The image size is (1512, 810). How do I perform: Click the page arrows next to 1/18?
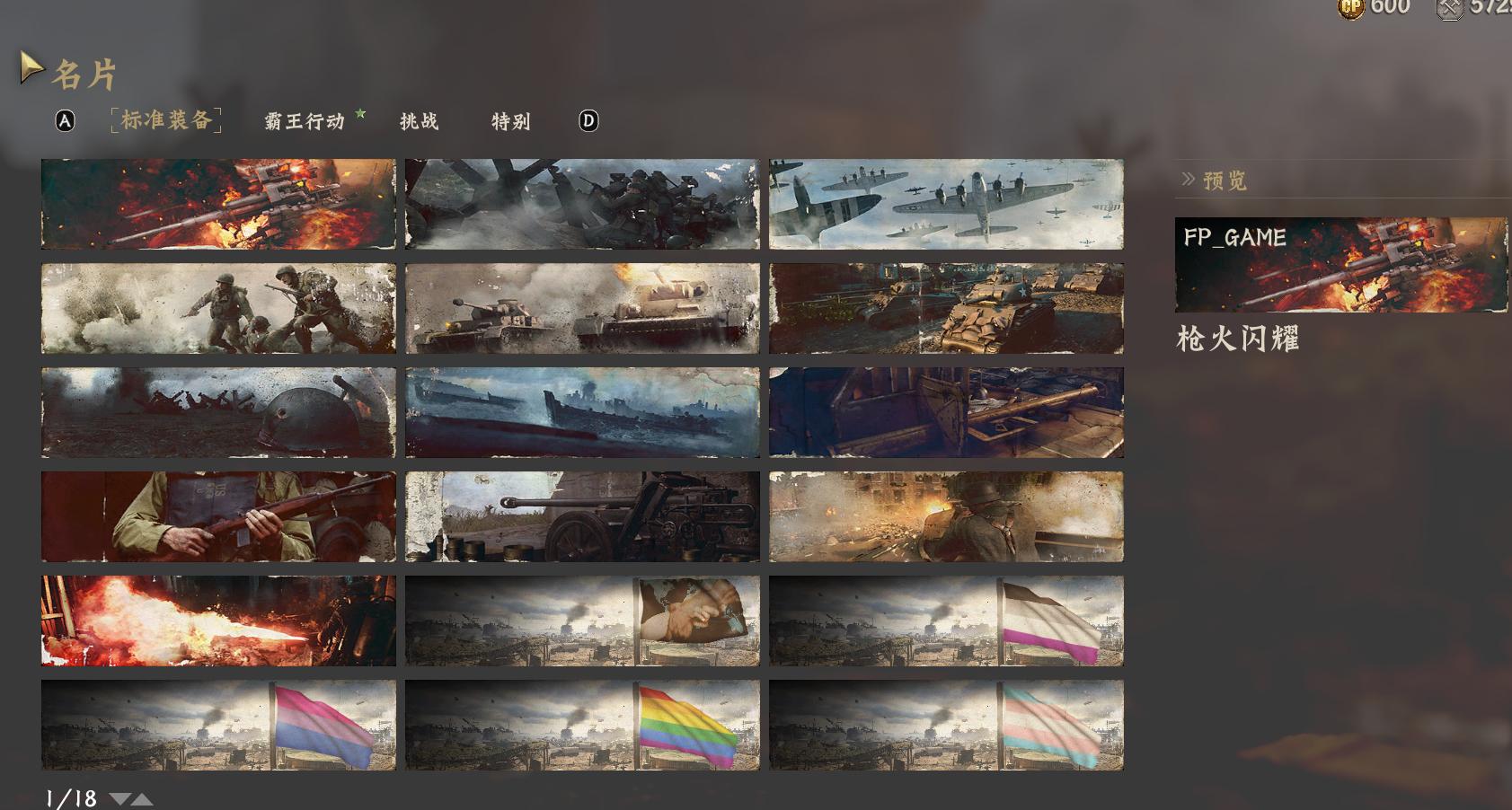tap(131, 798)
